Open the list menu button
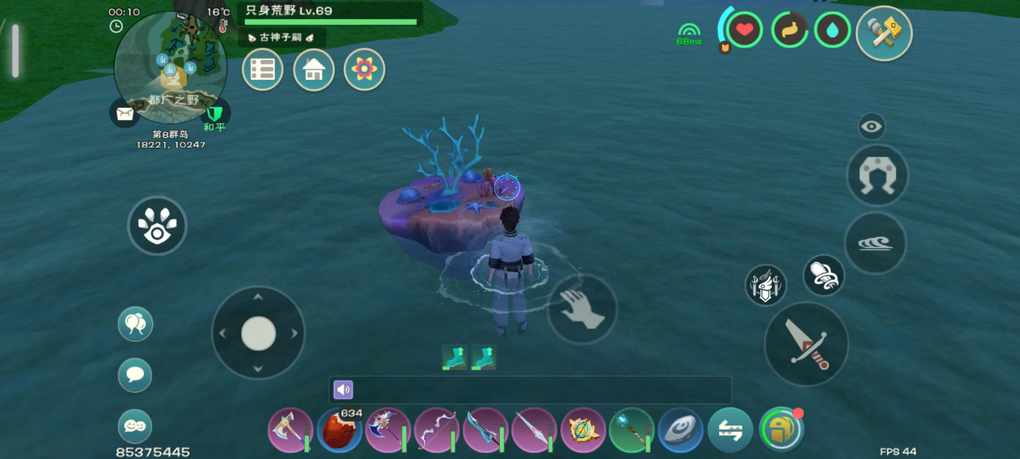 tap(263, 70)
